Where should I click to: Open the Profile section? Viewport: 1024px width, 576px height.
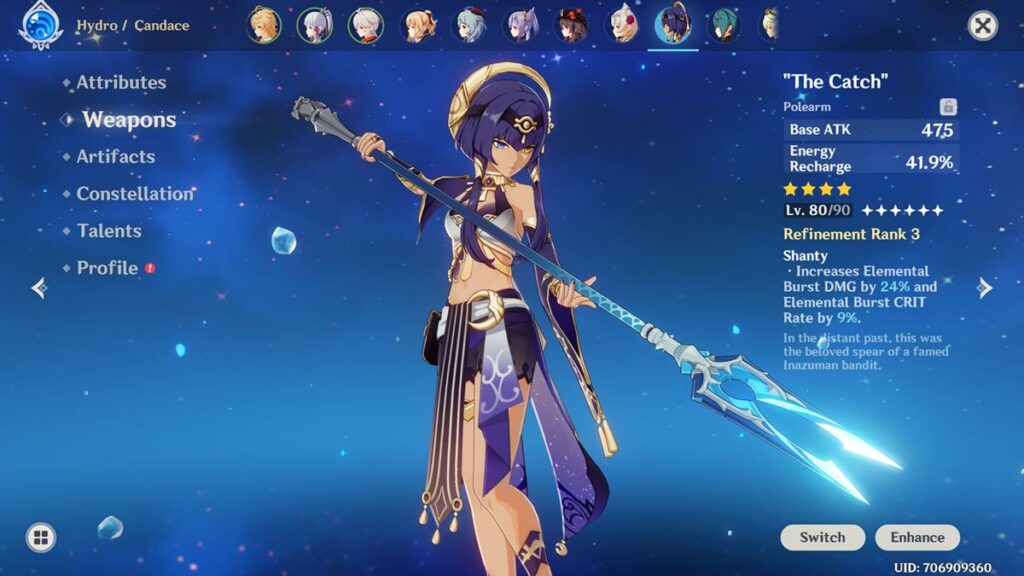click(107, 268)
